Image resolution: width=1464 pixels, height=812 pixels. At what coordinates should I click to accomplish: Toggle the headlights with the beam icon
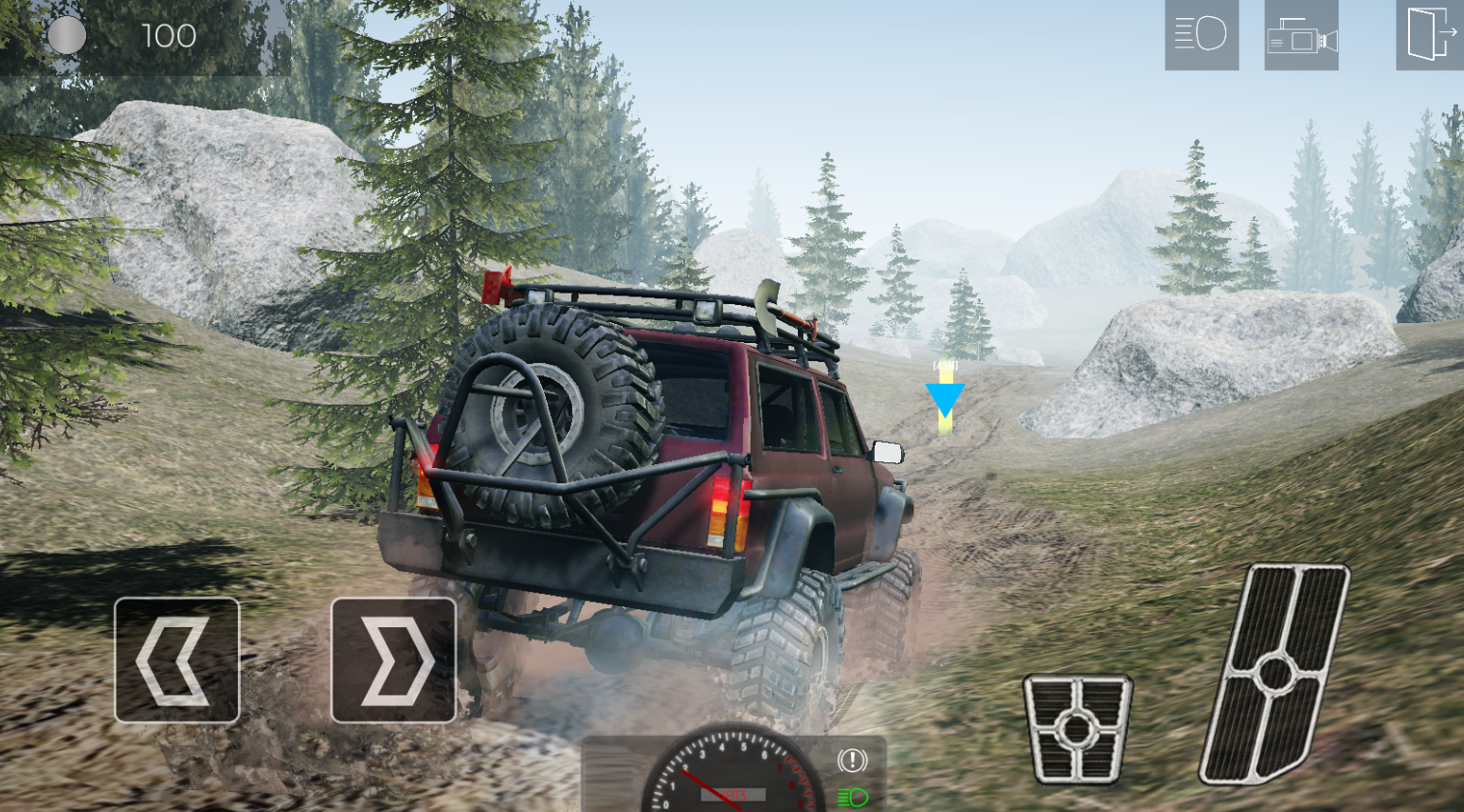pyautogui.click(x=1201, y=36)
